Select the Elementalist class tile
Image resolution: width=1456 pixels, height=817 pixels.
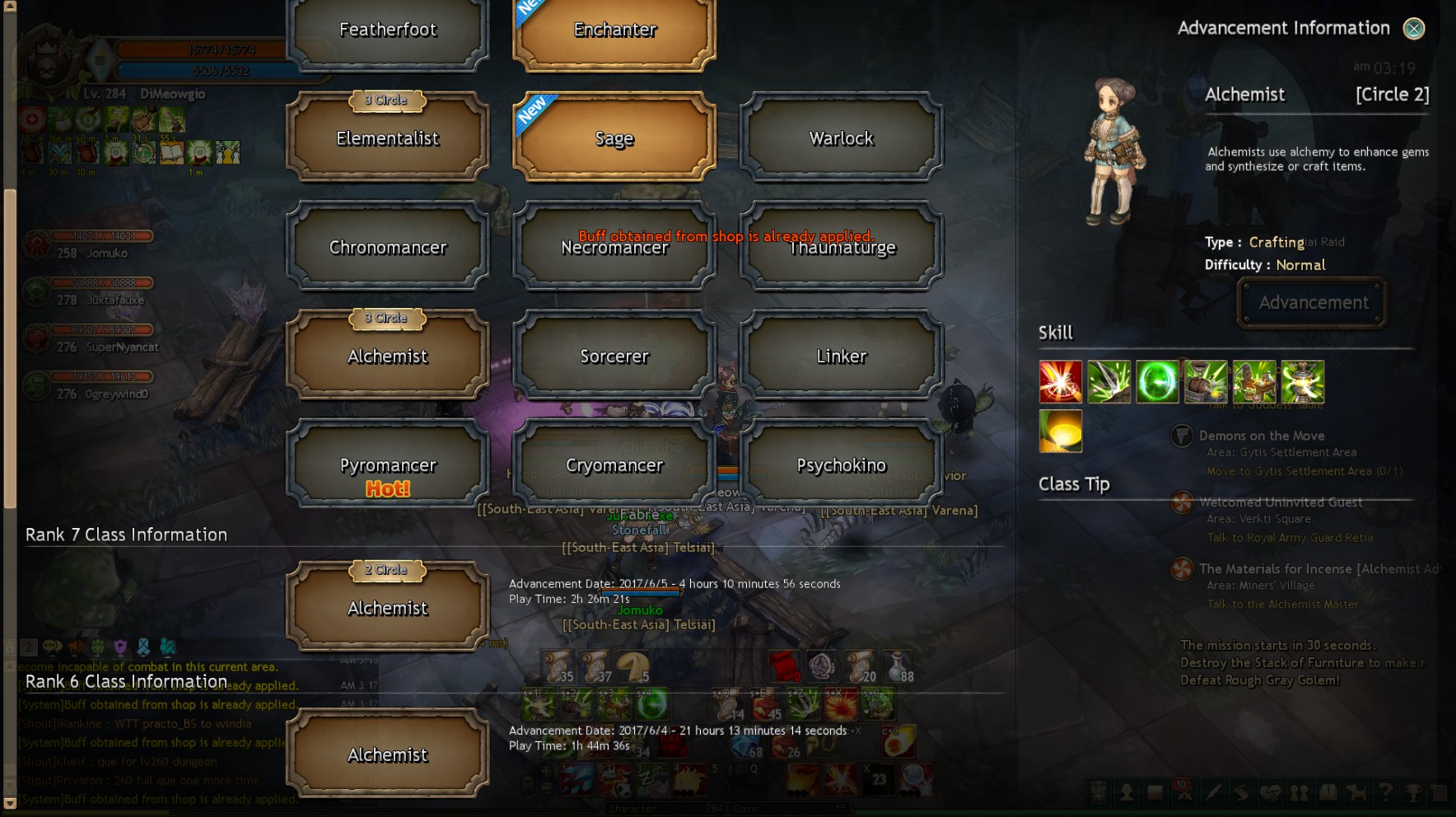pos(388,138)
